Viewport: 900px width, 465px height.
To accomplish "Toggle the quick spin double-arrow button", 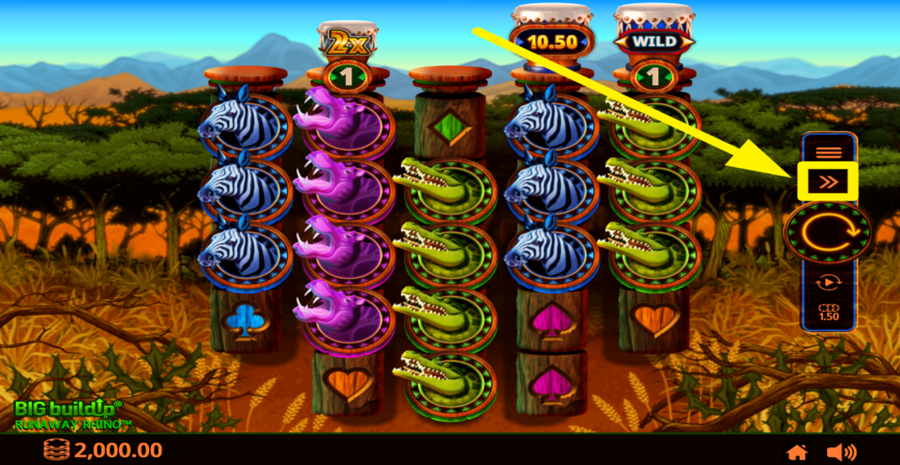I will tap(828, 182).
